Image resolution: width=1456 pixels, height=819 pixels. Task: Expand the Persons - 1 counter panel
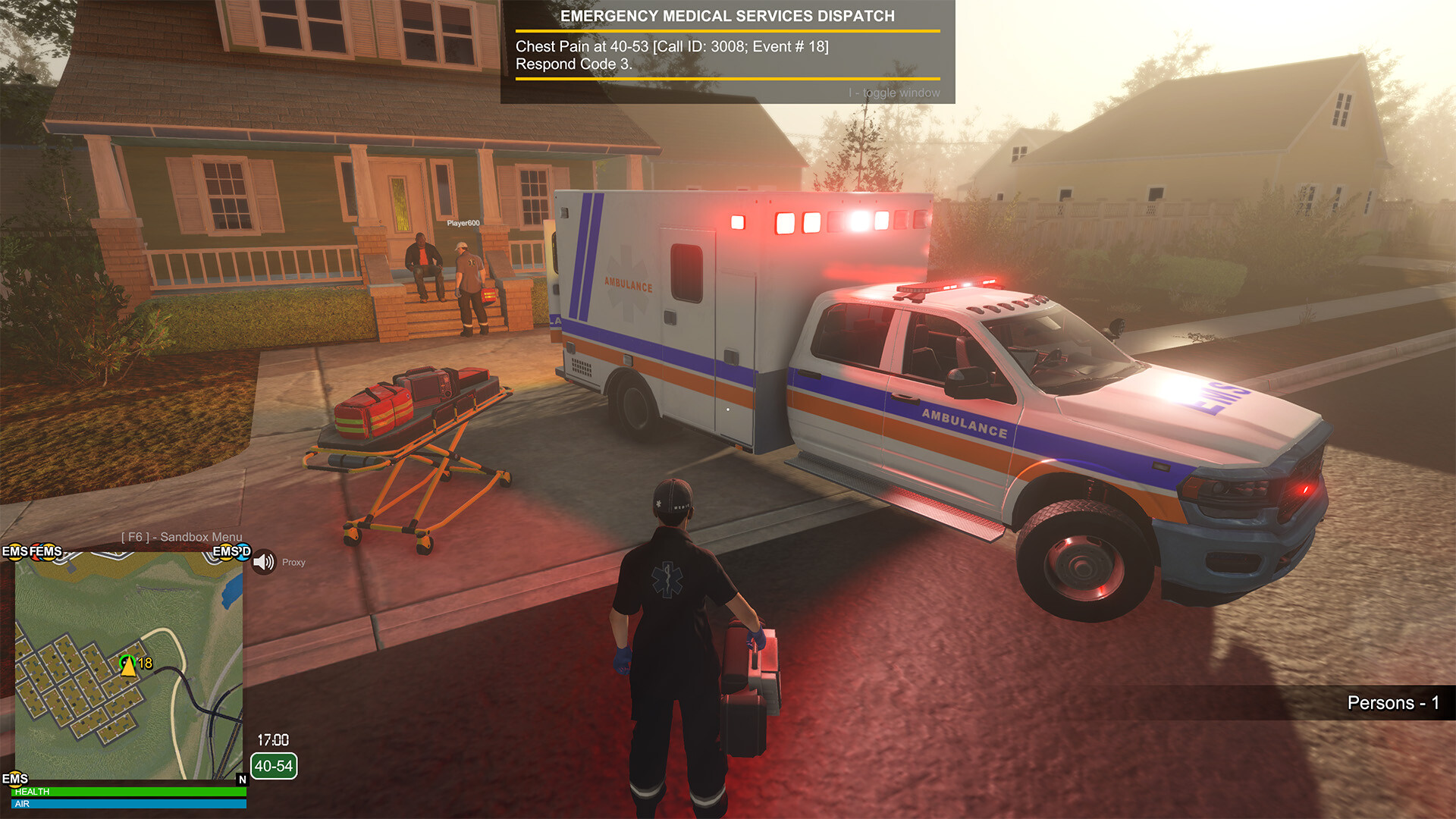tap(1394, 702)
